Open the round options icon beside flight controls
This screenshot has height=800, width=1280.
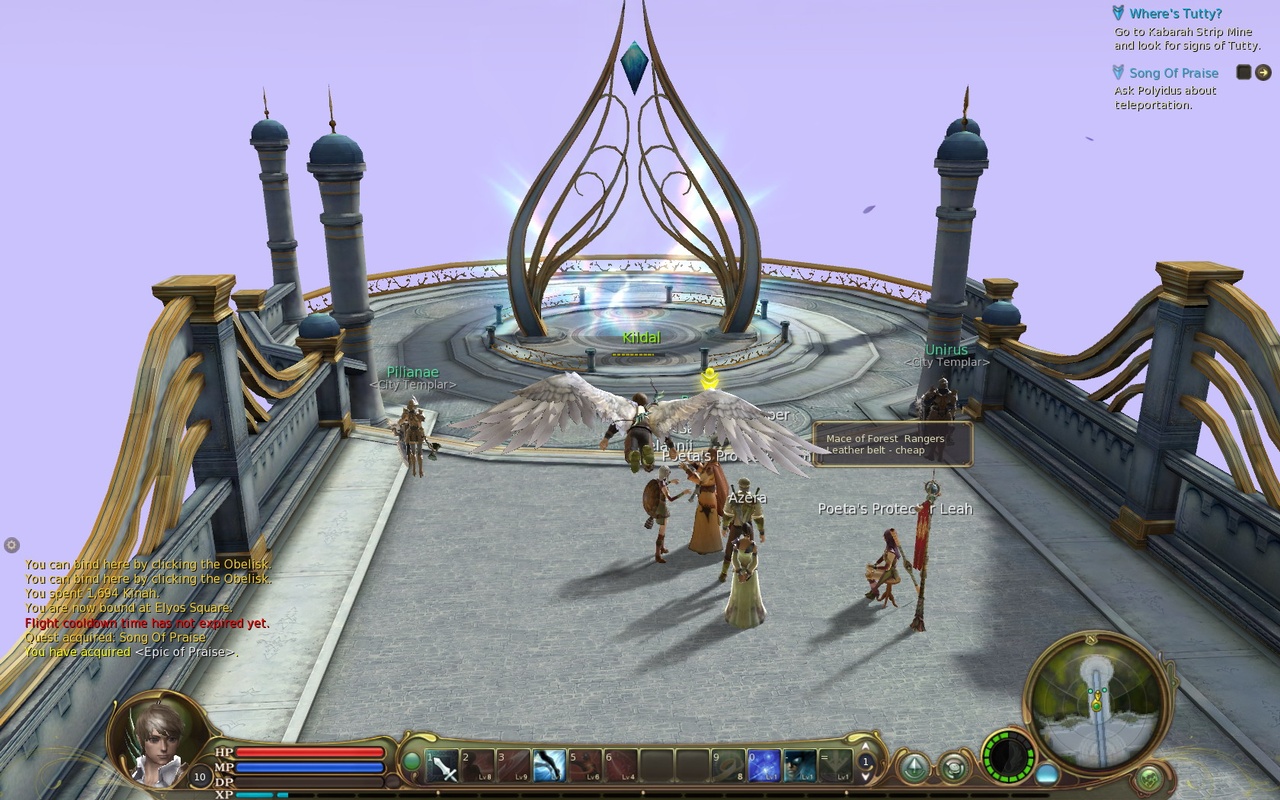point(954,768)
